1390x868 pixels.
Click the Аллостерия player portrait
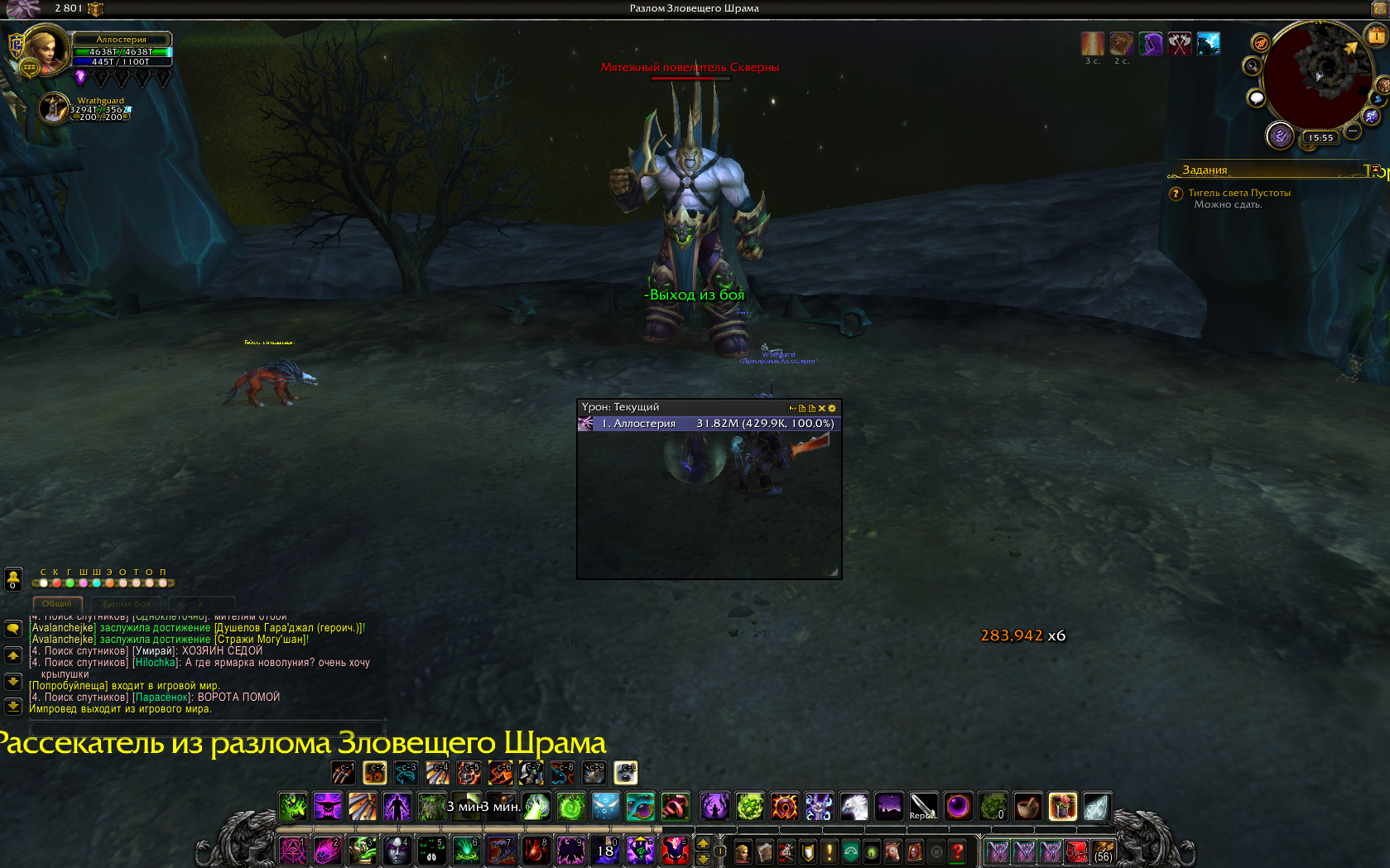pyautogui.click(x=45, y=50)
